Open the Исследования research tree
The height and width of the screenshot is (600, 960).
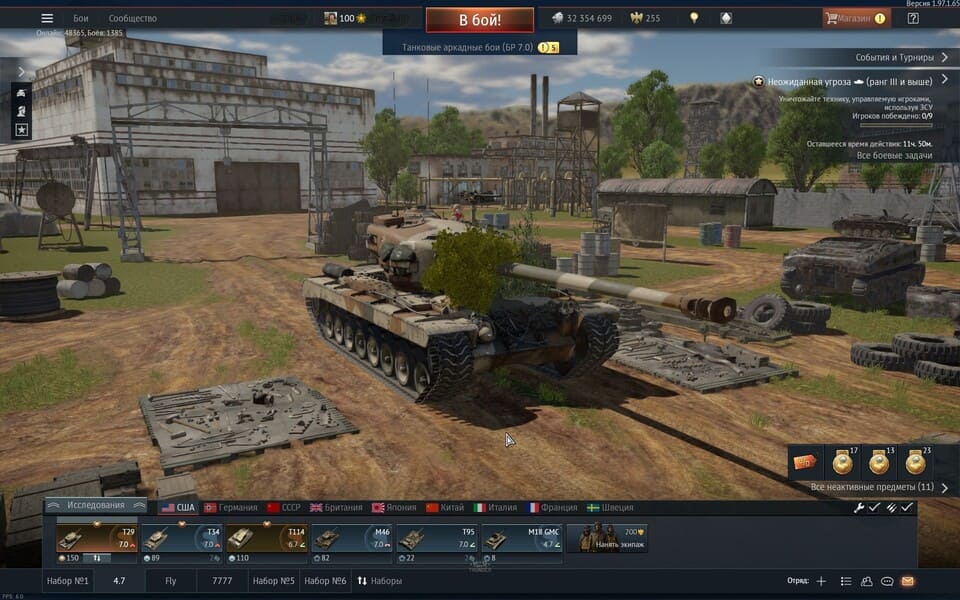pyautogui.click(x=96, y=507)
